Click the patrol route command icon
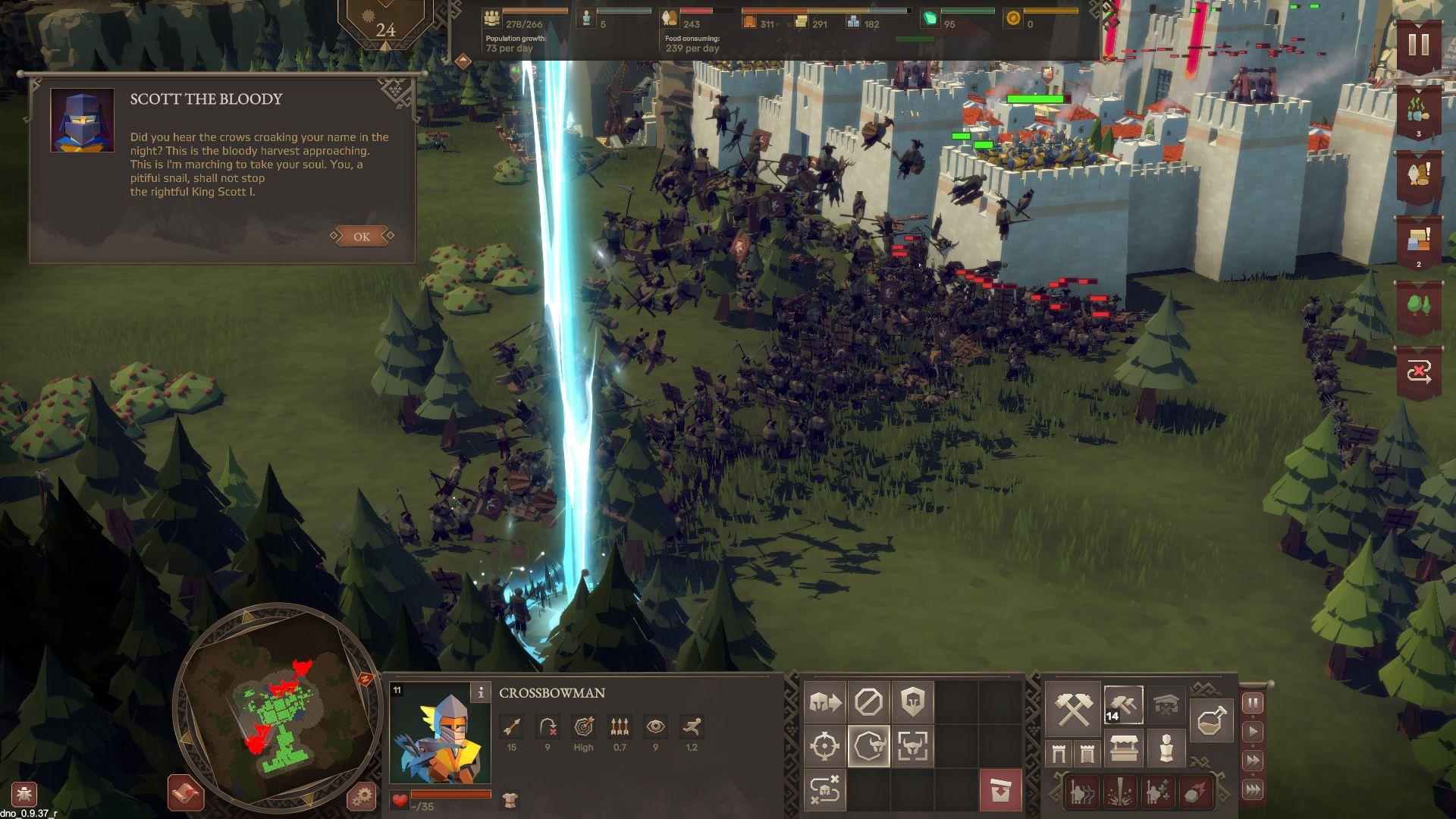 [x=825, y=790]
